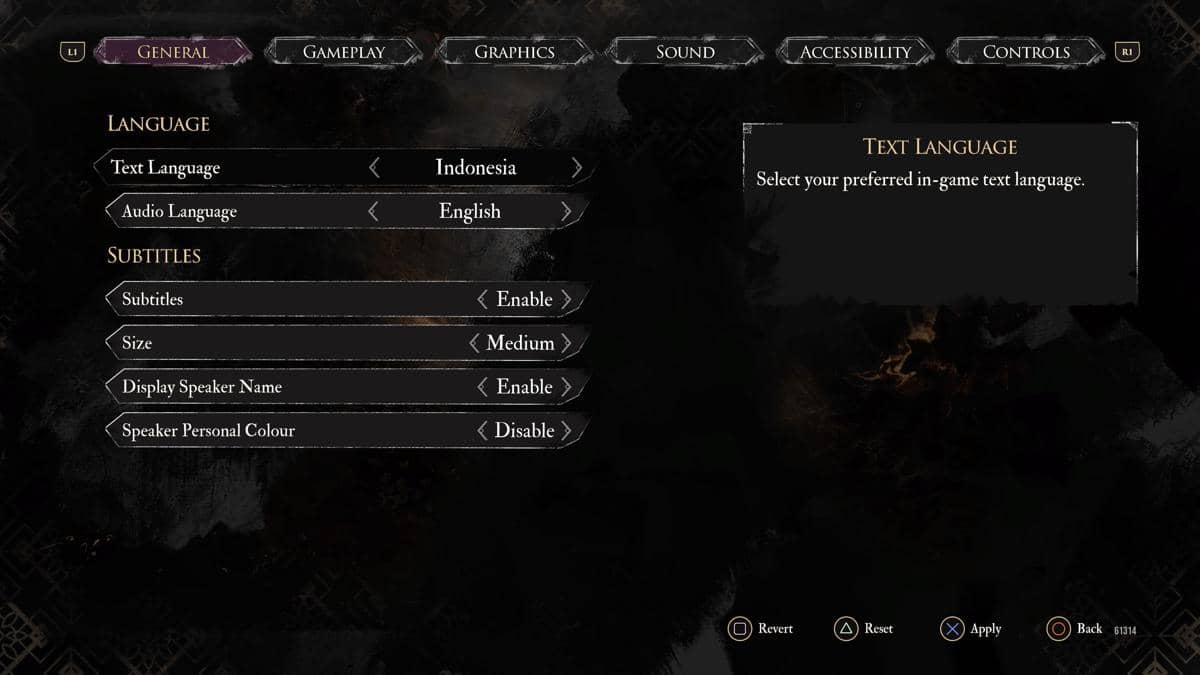
Task: Click the right arrow for Text Language
Action: pyautogui.click(x=576, y=168)
